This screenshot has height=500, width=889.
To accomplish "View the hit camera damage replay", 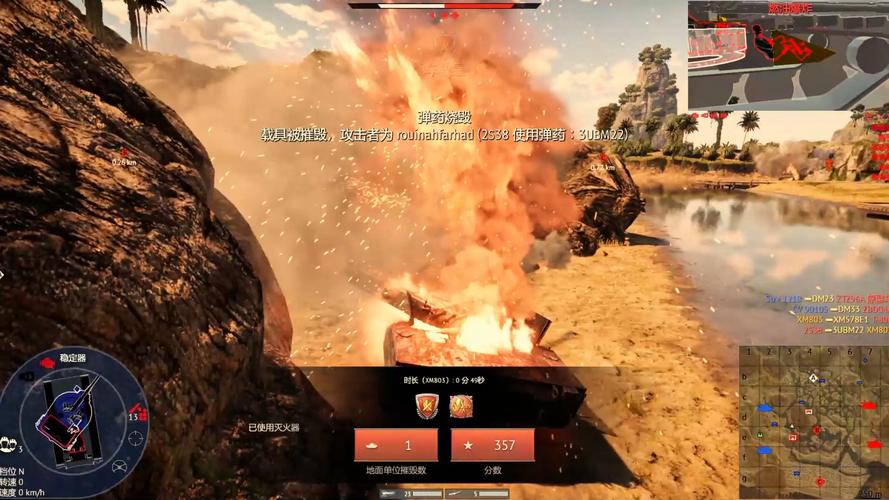I will (787, 55).
